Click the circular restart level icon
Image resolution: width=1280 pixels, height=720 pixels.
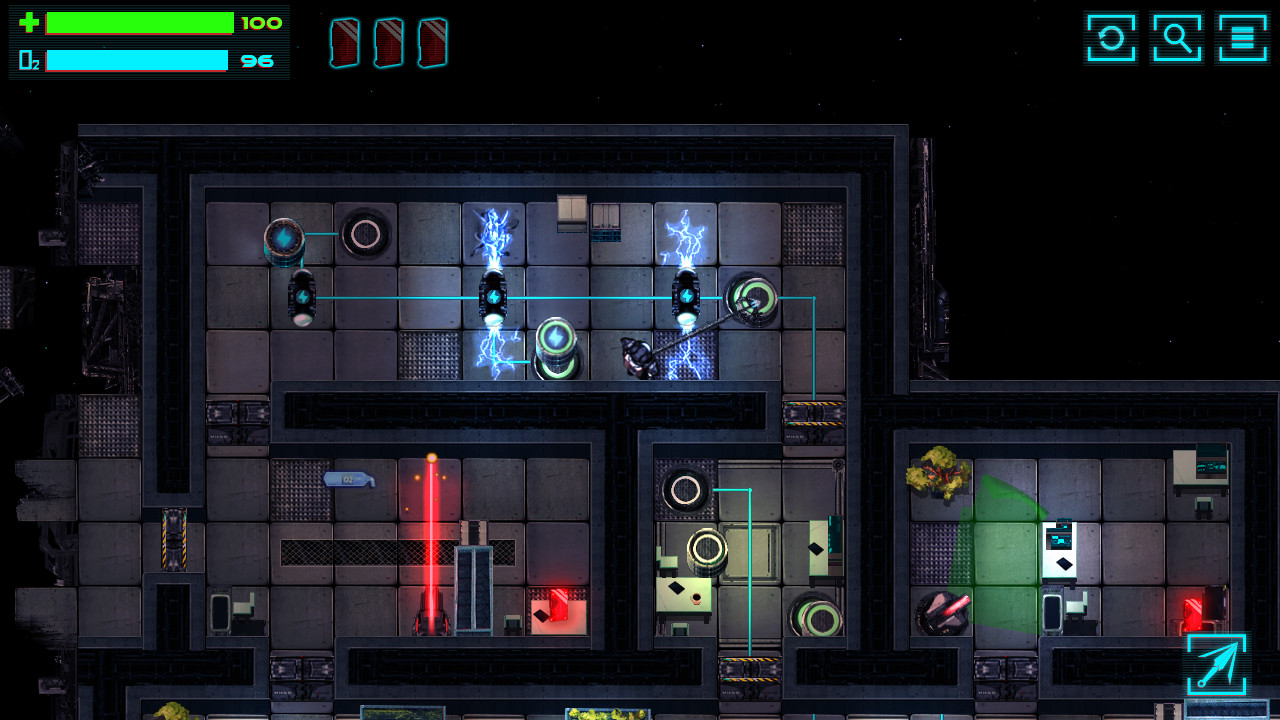(1110, 37)
